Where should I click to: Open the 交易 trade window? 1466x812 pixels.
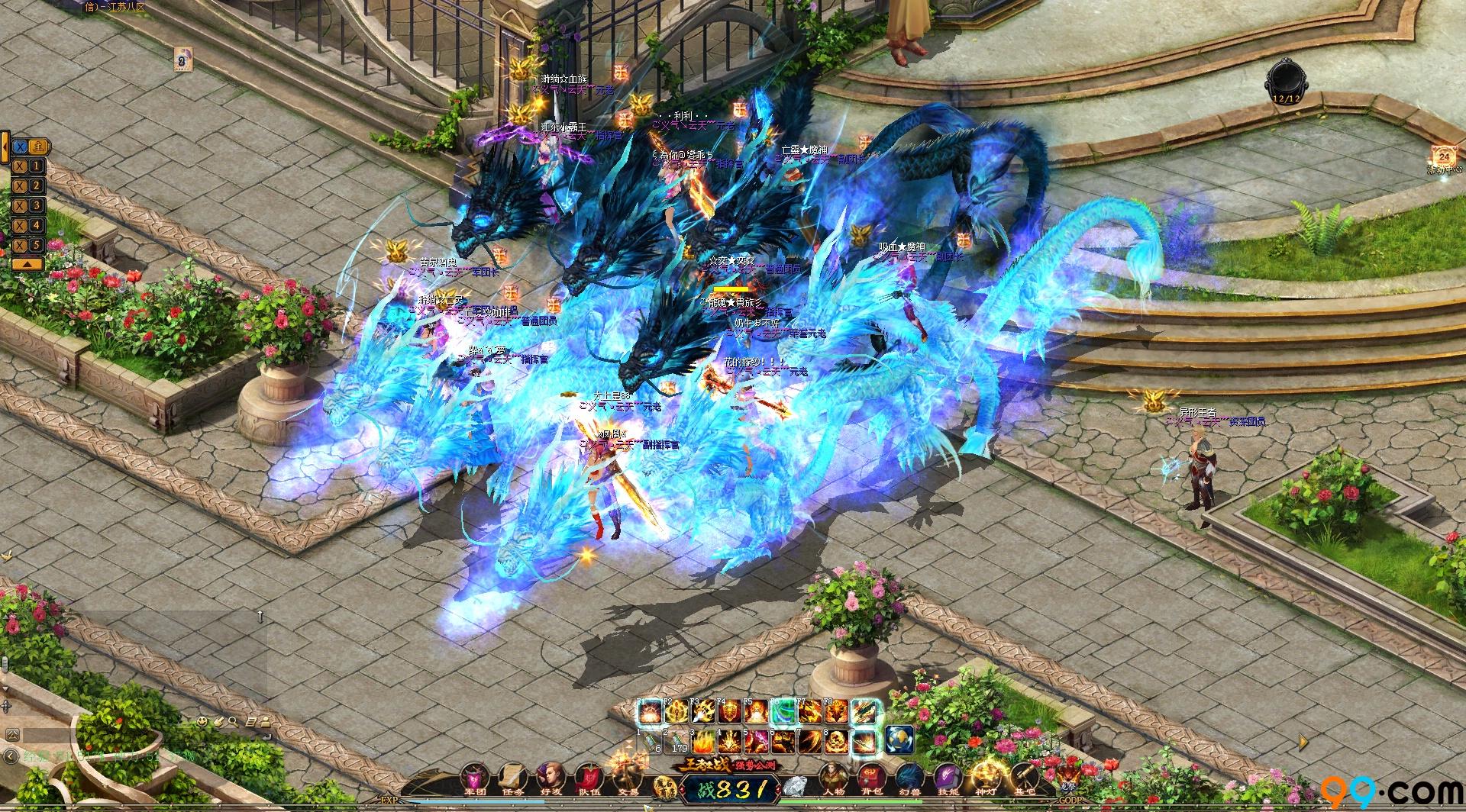[x=625, y=779]
